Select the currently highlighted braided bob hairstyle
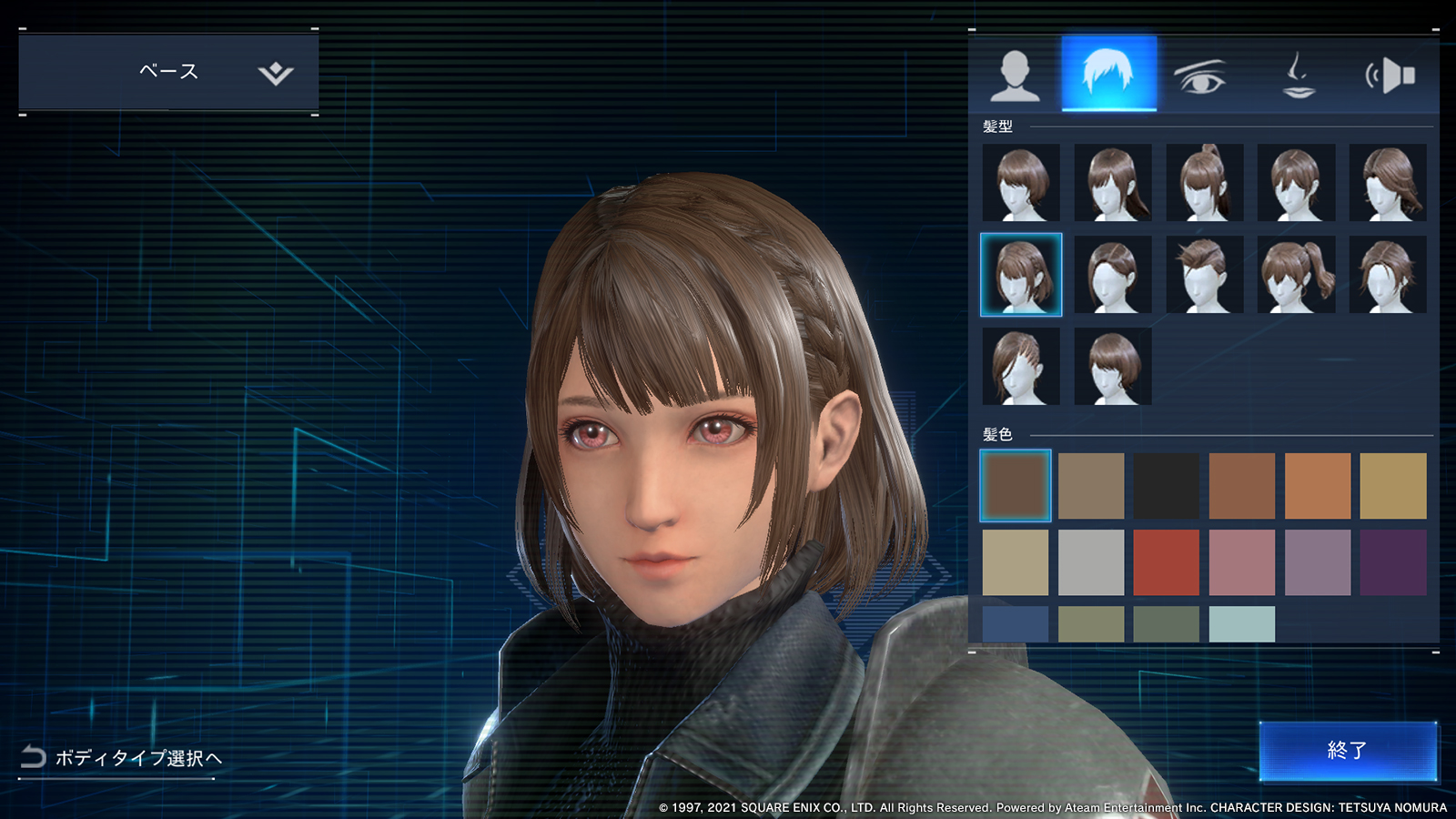Image resolution: width=1456 pixels, height=819 pixels. pos(1020,274)
